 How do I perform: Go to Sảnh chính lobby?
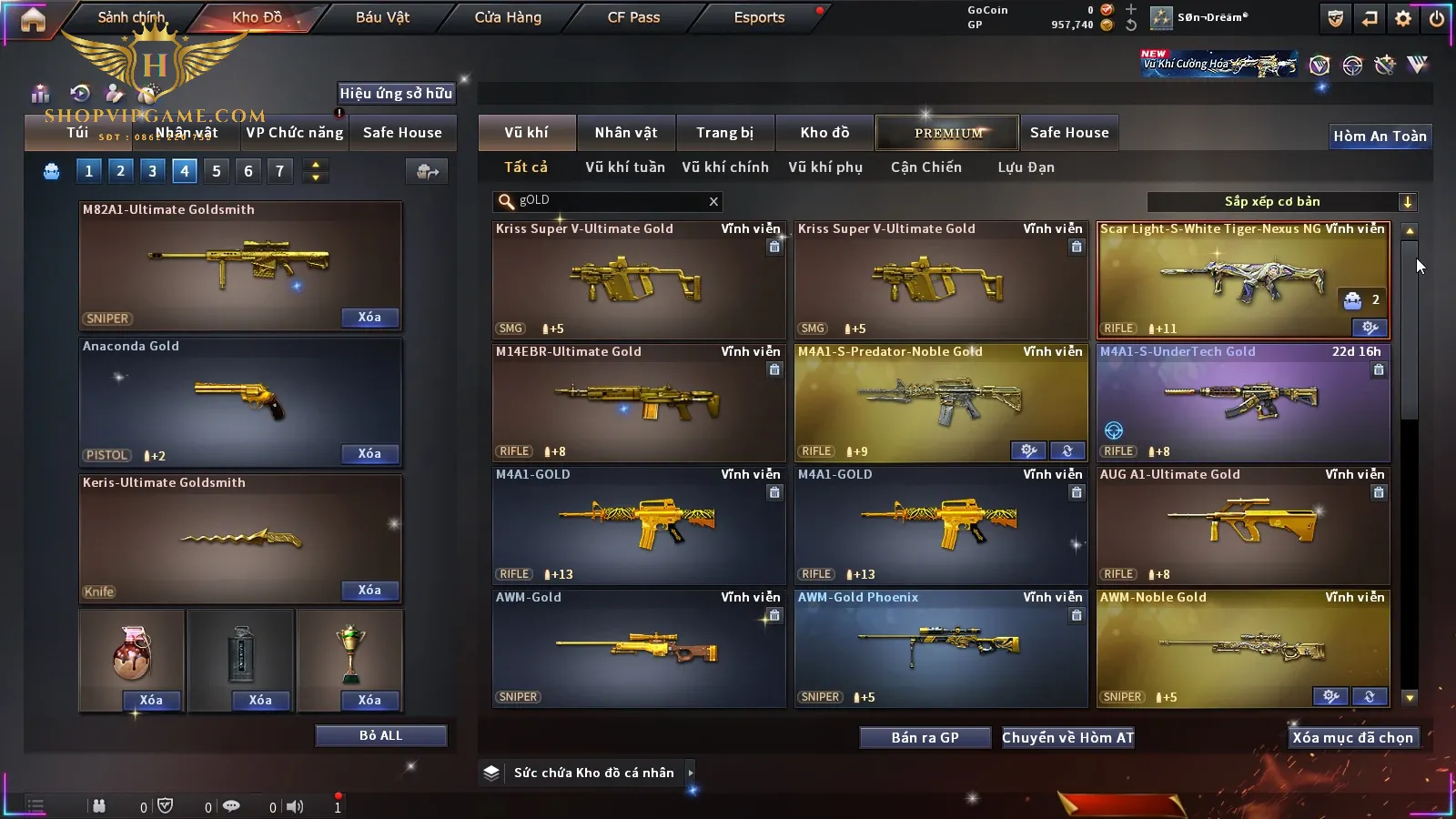tap(131, 17)
